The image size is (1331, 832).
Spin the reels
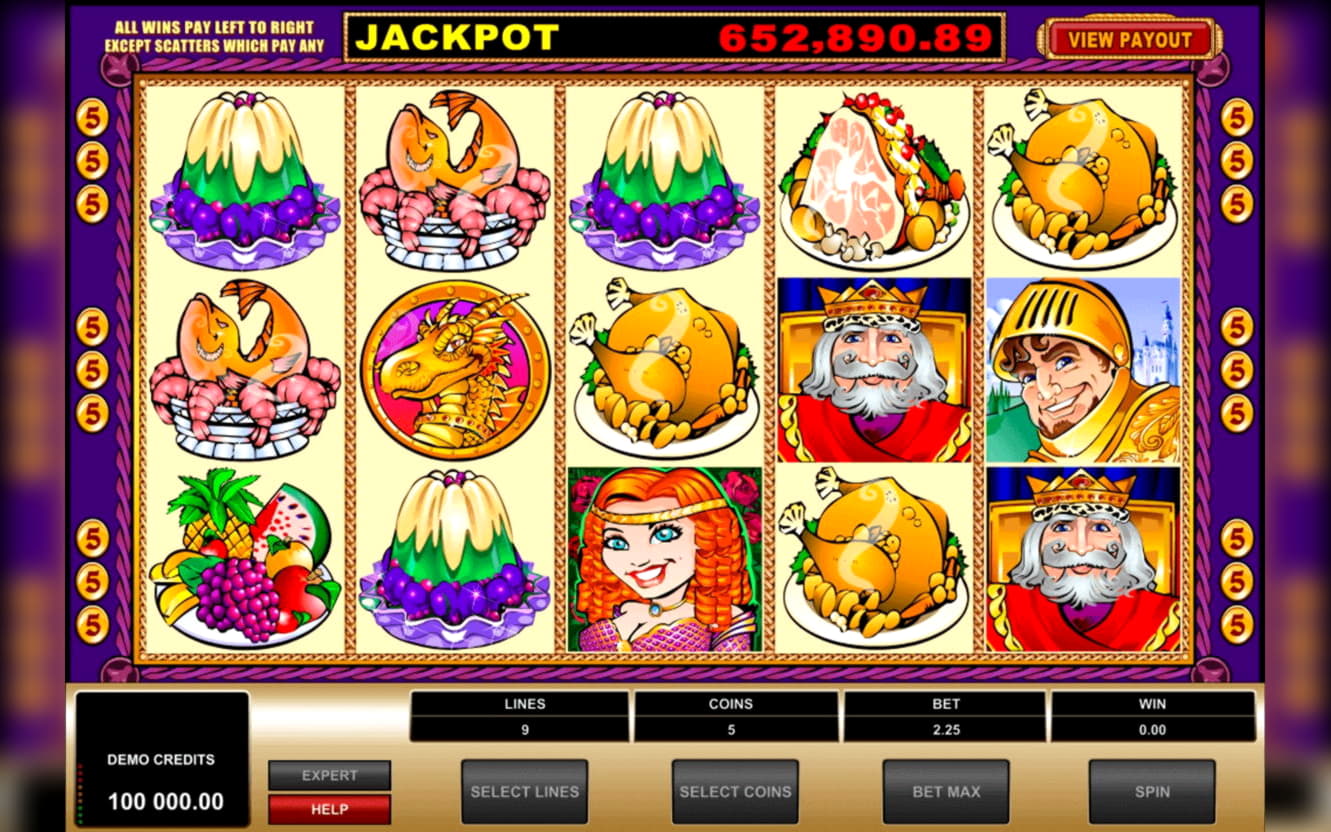tap(1151, 791)
